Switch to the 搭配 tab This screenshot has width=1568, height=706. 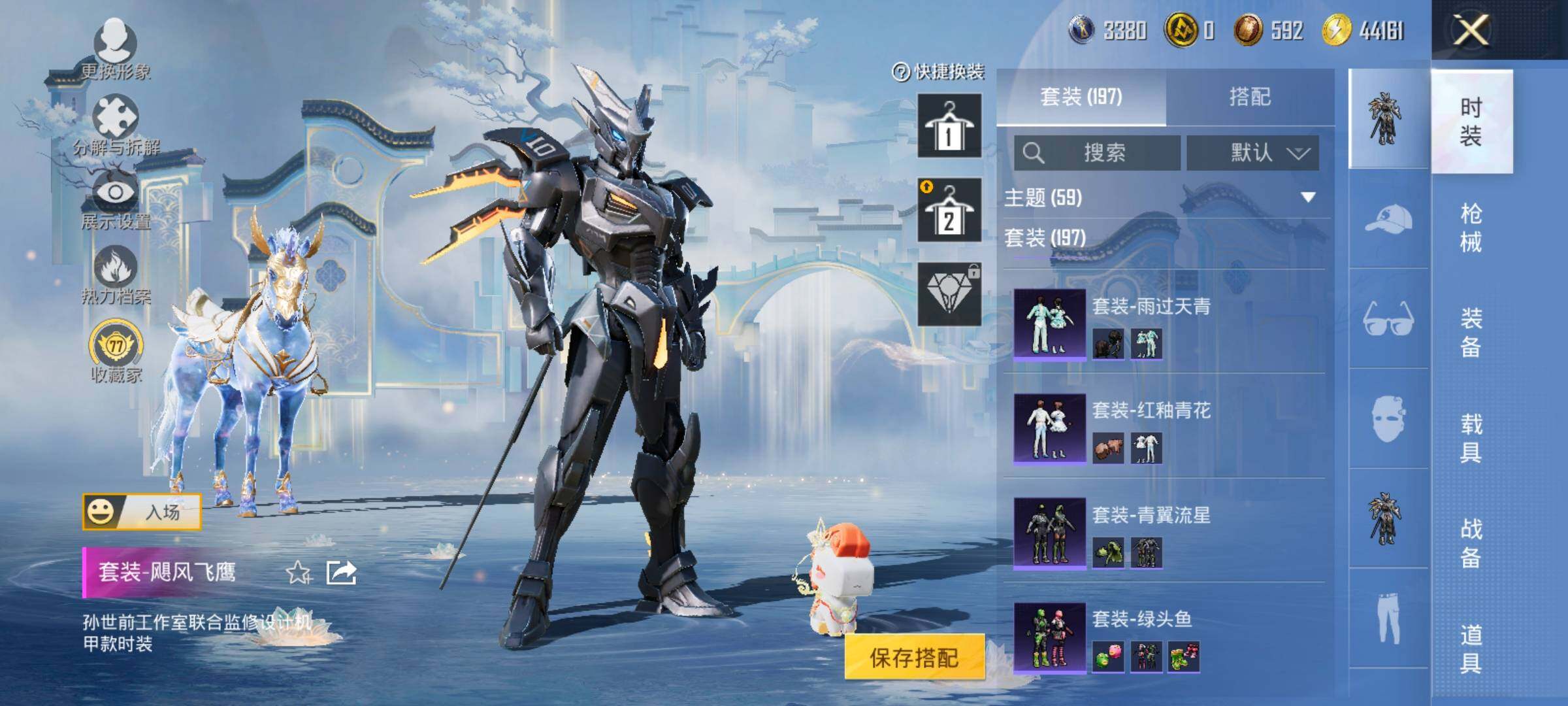click(x=1250, y=97)
